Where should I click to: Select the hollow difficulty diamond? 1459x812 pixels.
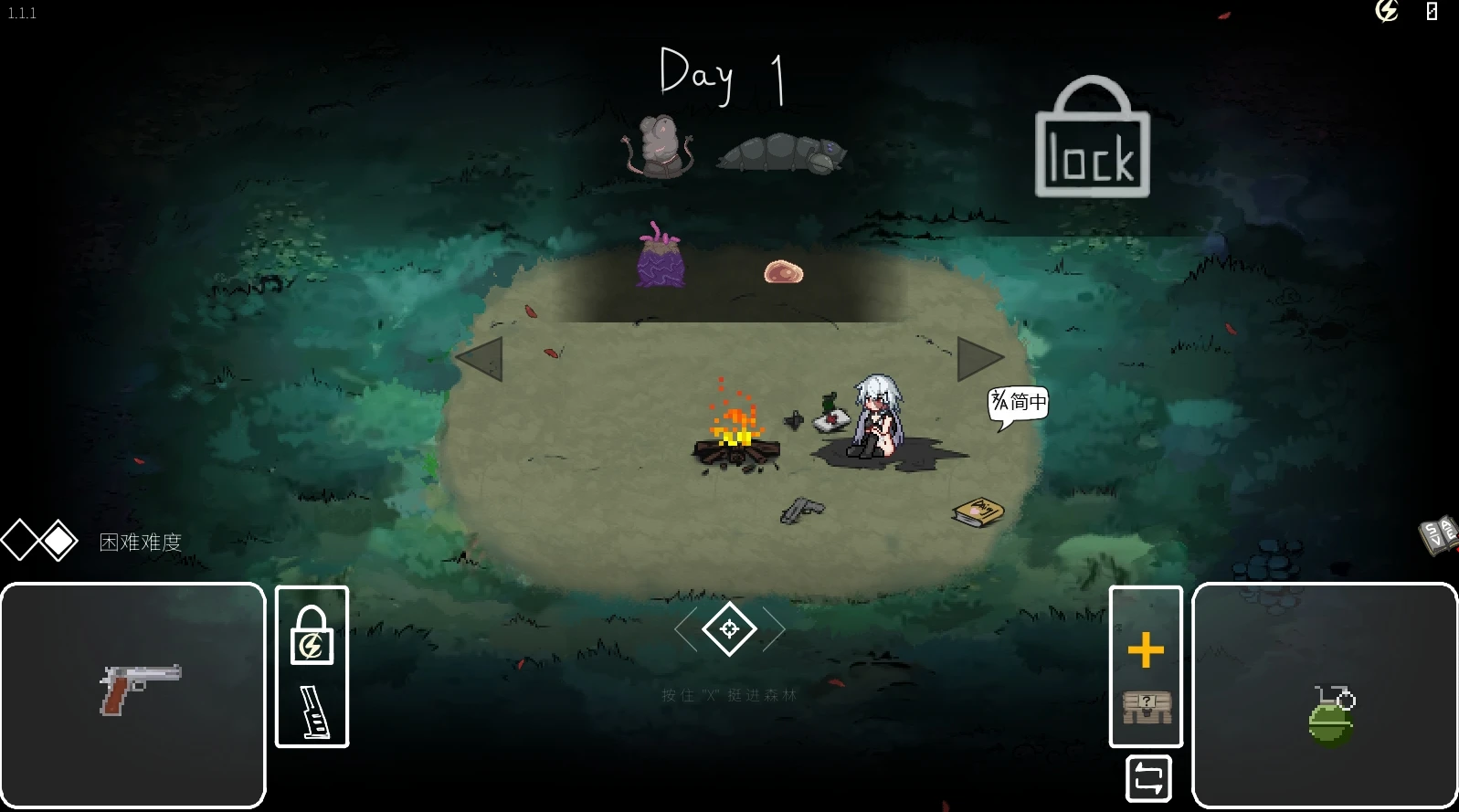[19, 541]
